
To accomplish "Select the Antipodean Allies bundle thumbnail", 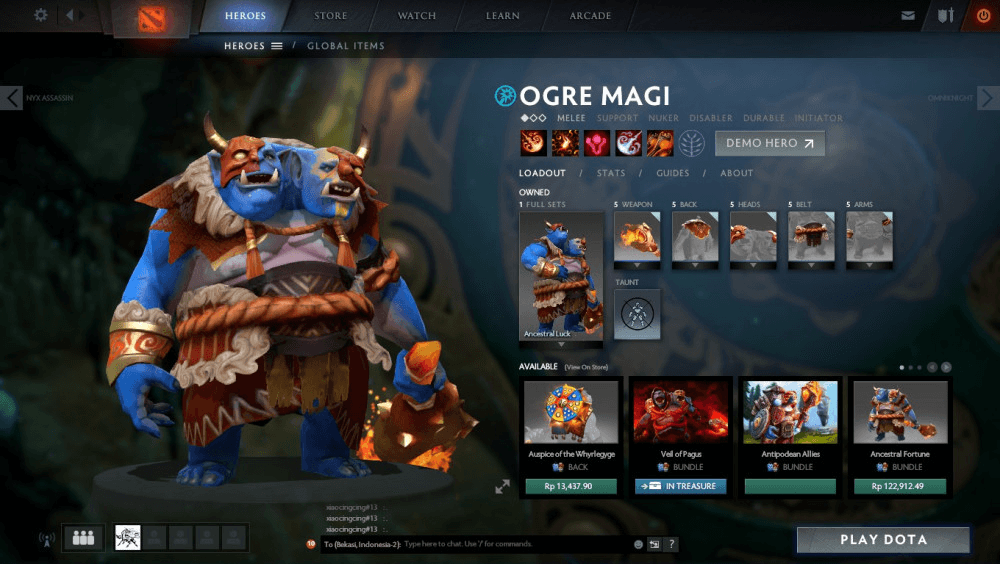I will click(x=790, y=412).
